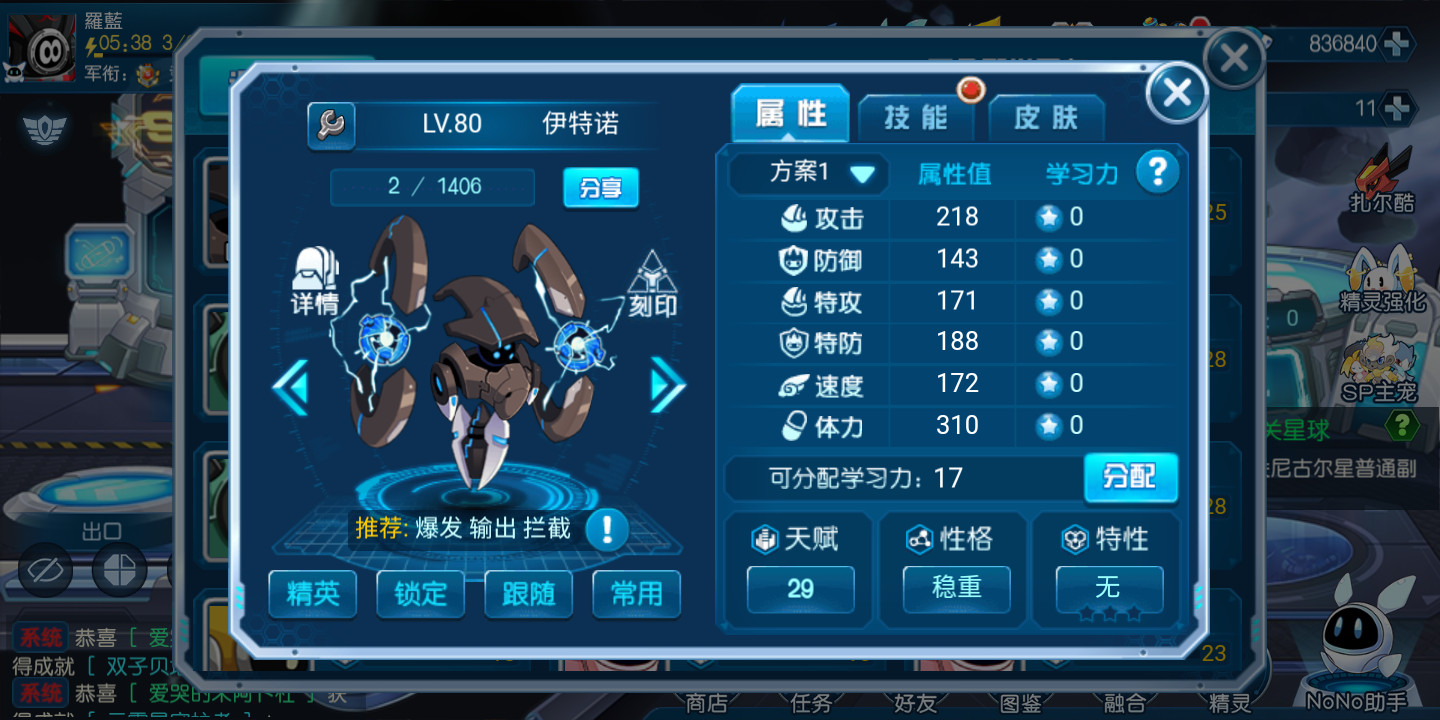The width and height of the screenshot is (1440, 720).
Task: Tap the wrench icon beside pet level
Action: pos(331,125)
